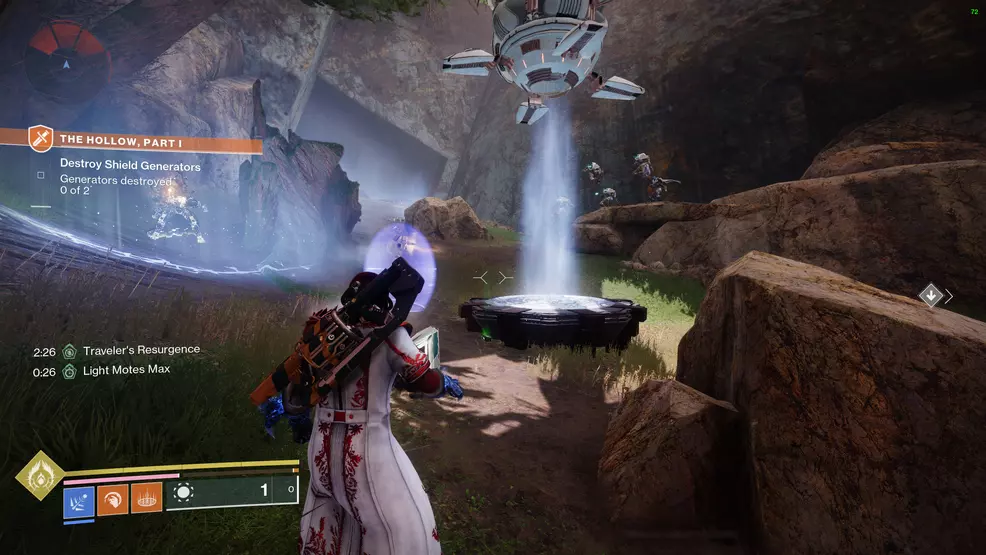Click the golden super ability diamond icon
The width and height of the screenshot is (986, 555).
tap(39, 474)
